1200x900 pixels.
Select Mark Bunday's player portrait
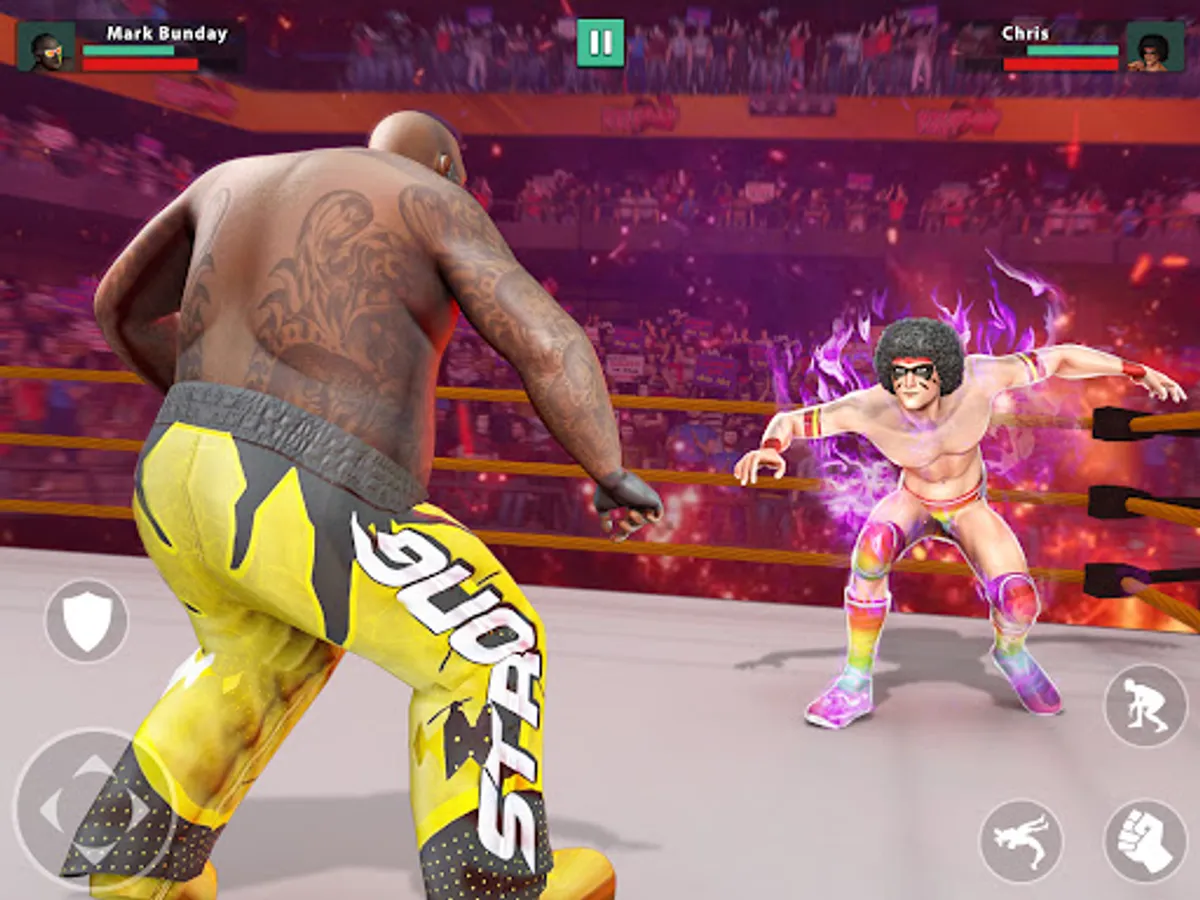tap(46, 47)
